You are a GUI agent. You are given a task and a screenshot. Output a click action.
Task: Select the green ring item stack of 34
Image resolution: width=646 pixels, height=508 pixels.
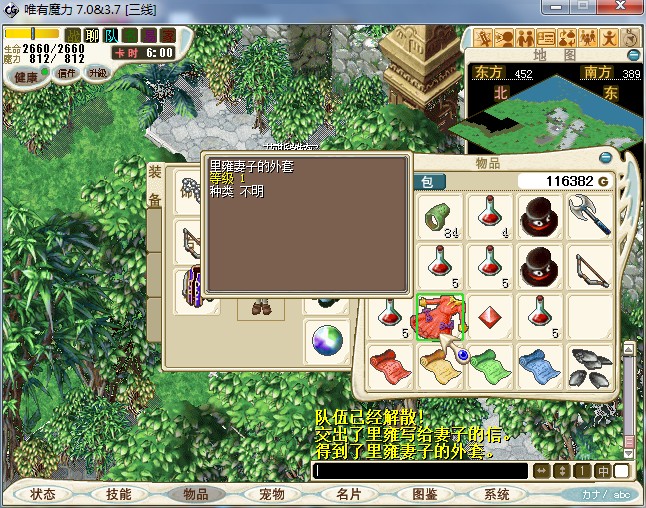coord(439,216)
